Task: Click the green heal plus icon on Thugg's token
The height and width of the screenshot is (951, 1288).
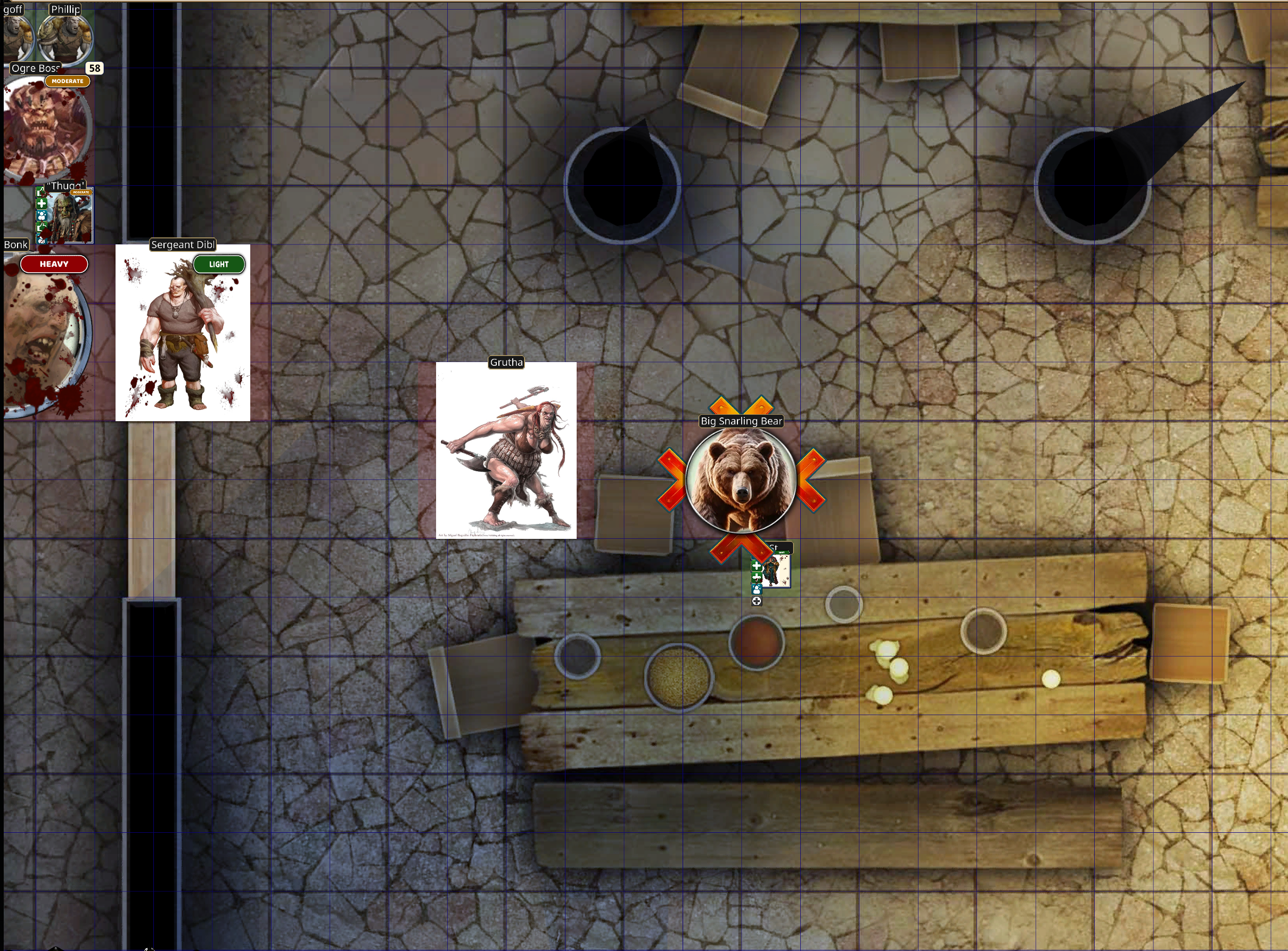Action: (x=42, y=203)
